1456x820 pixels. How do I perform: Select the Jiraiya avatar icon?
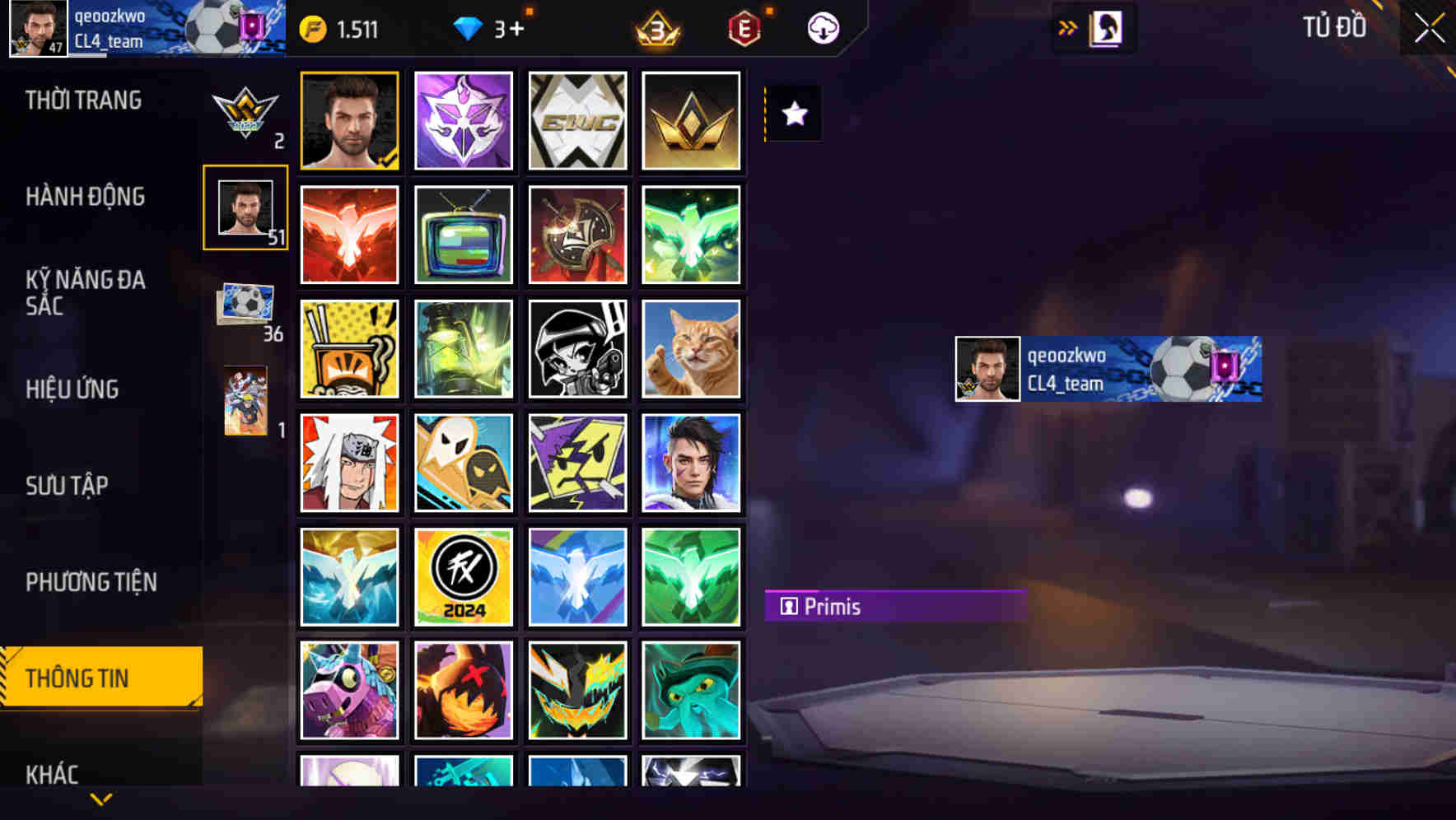point(348,464)
